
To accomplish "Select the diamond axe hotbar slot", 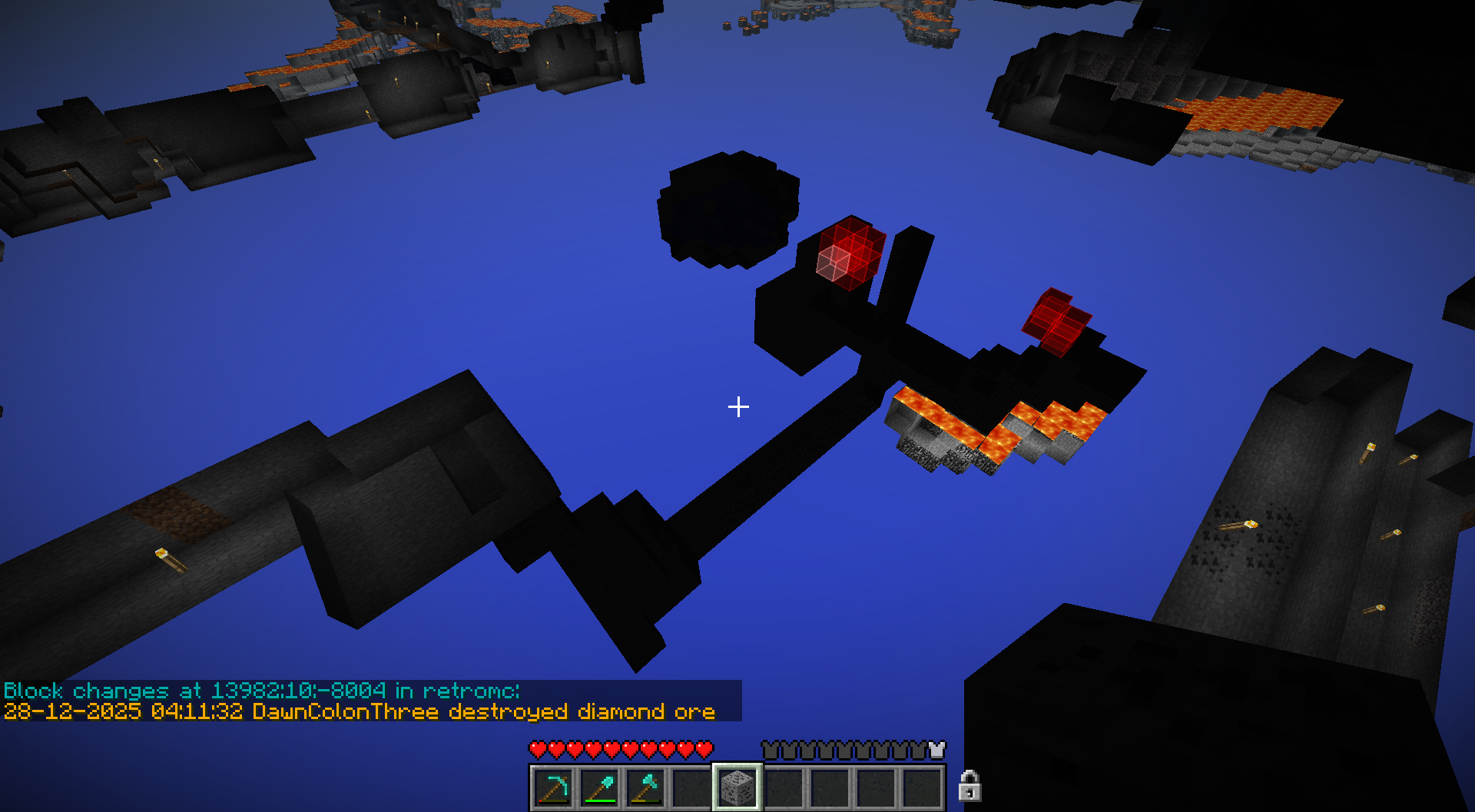I will tap(645, 787).
